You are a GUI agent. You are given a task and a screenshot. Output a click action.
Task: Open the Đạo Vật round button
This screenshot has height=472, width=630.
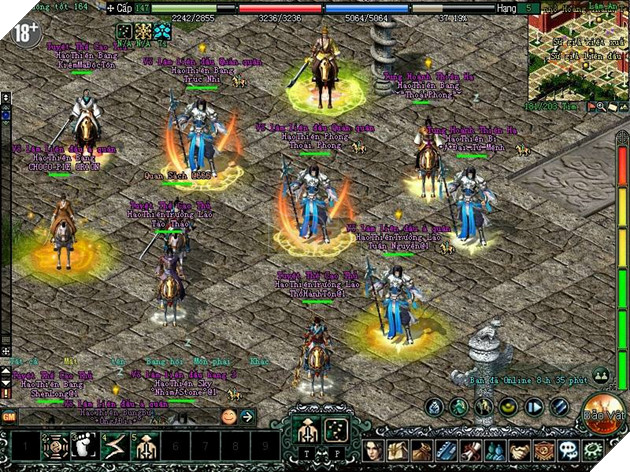[603, 412]
